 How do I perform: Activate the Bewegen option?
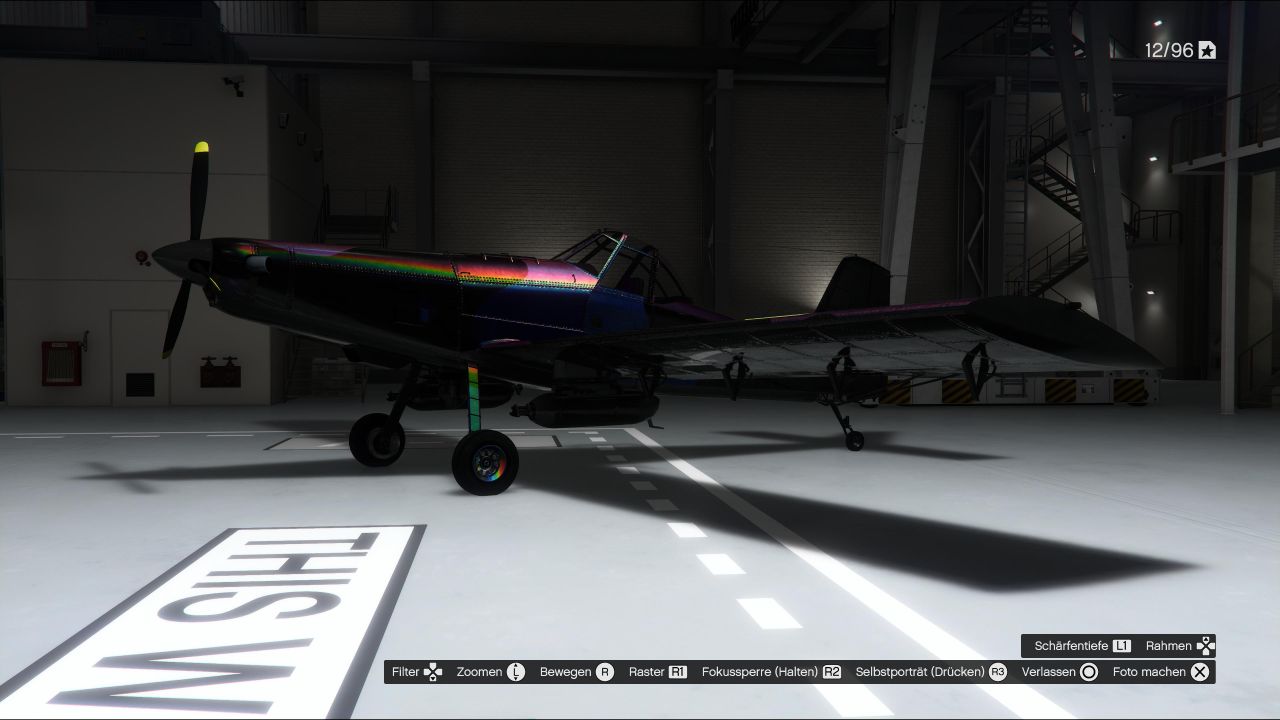click(x=576, y=672)
